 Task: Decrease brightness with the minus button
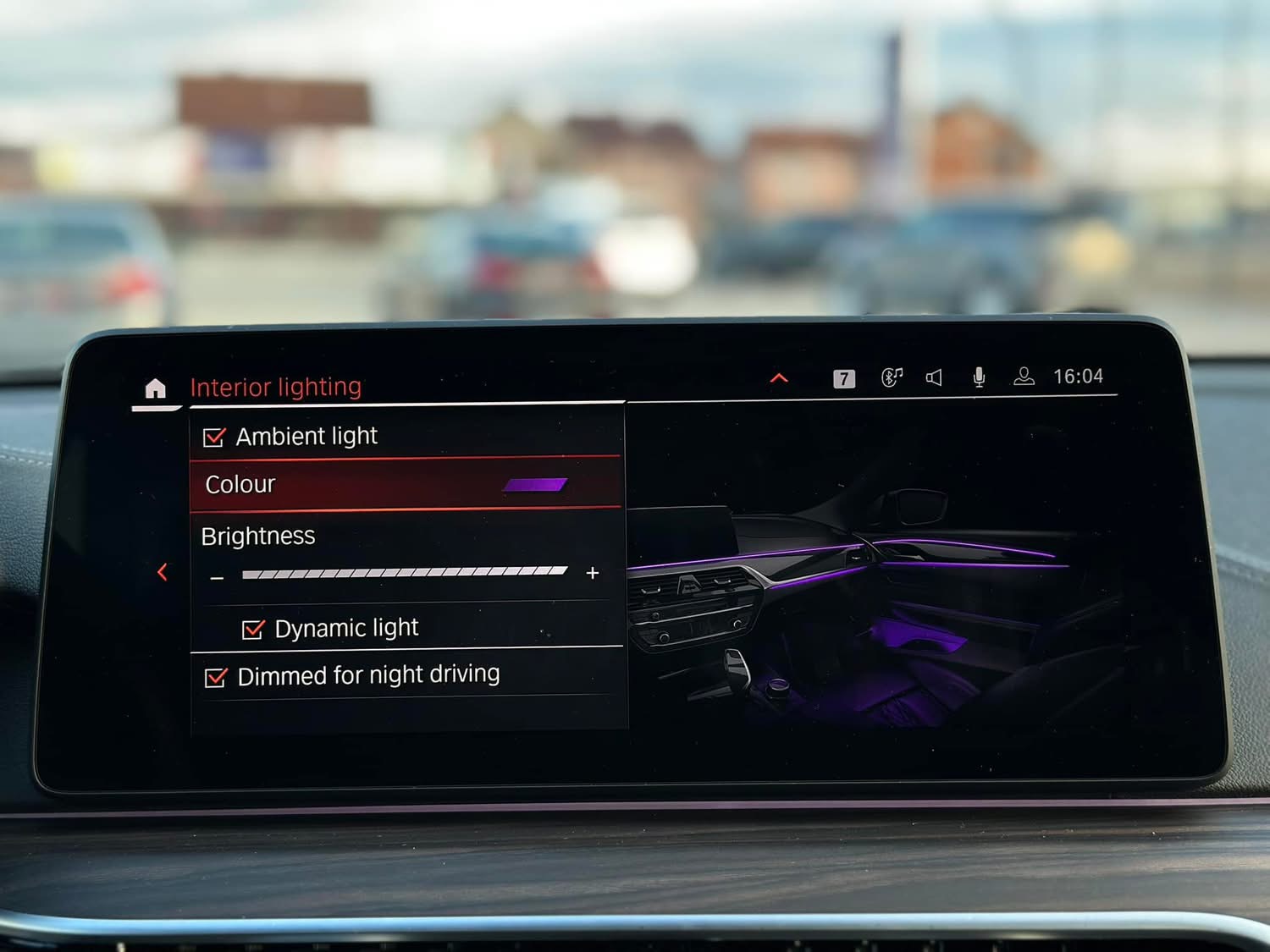pyautogui.click(x=218, y=578)
